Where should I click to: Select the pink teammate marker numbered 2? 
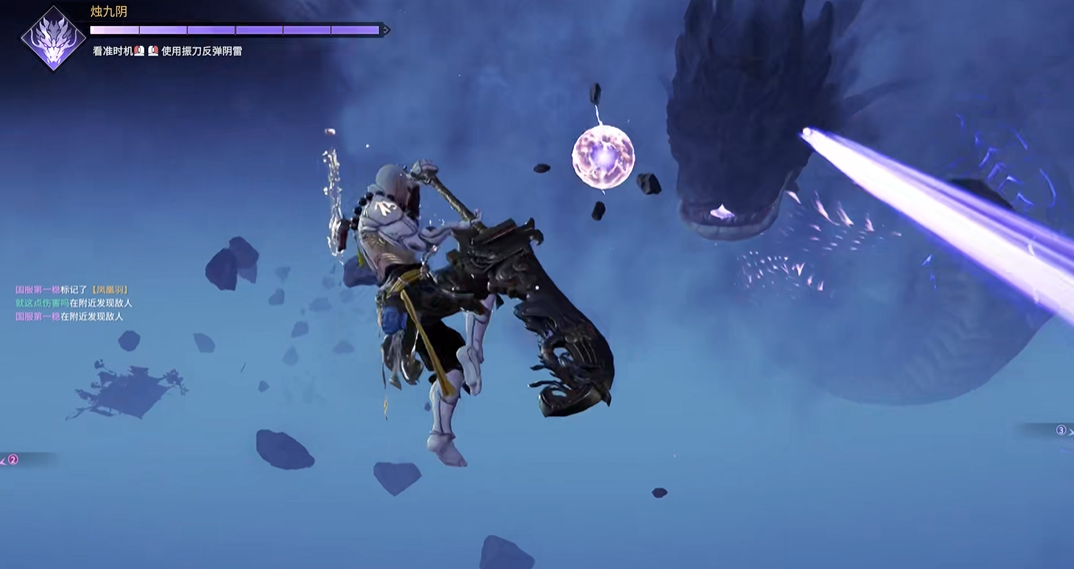(x=13, y=460)
